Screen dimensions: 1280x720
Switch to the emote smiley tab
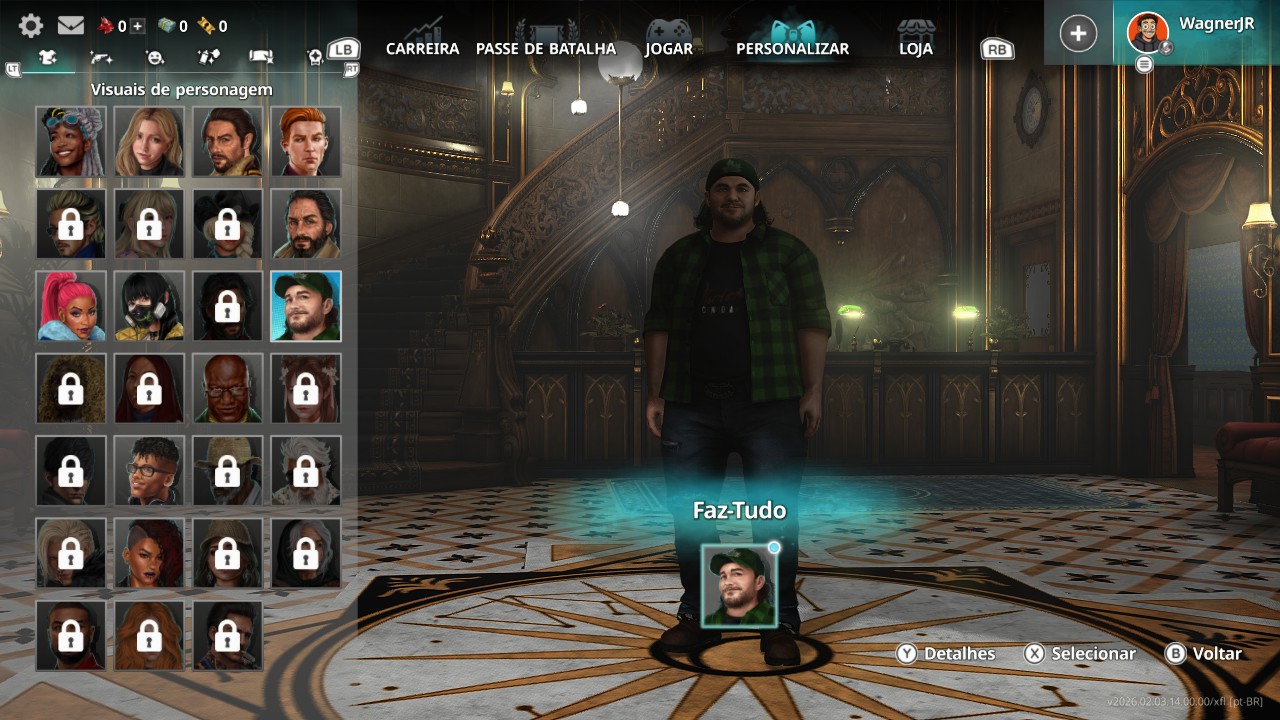(154, 58)
